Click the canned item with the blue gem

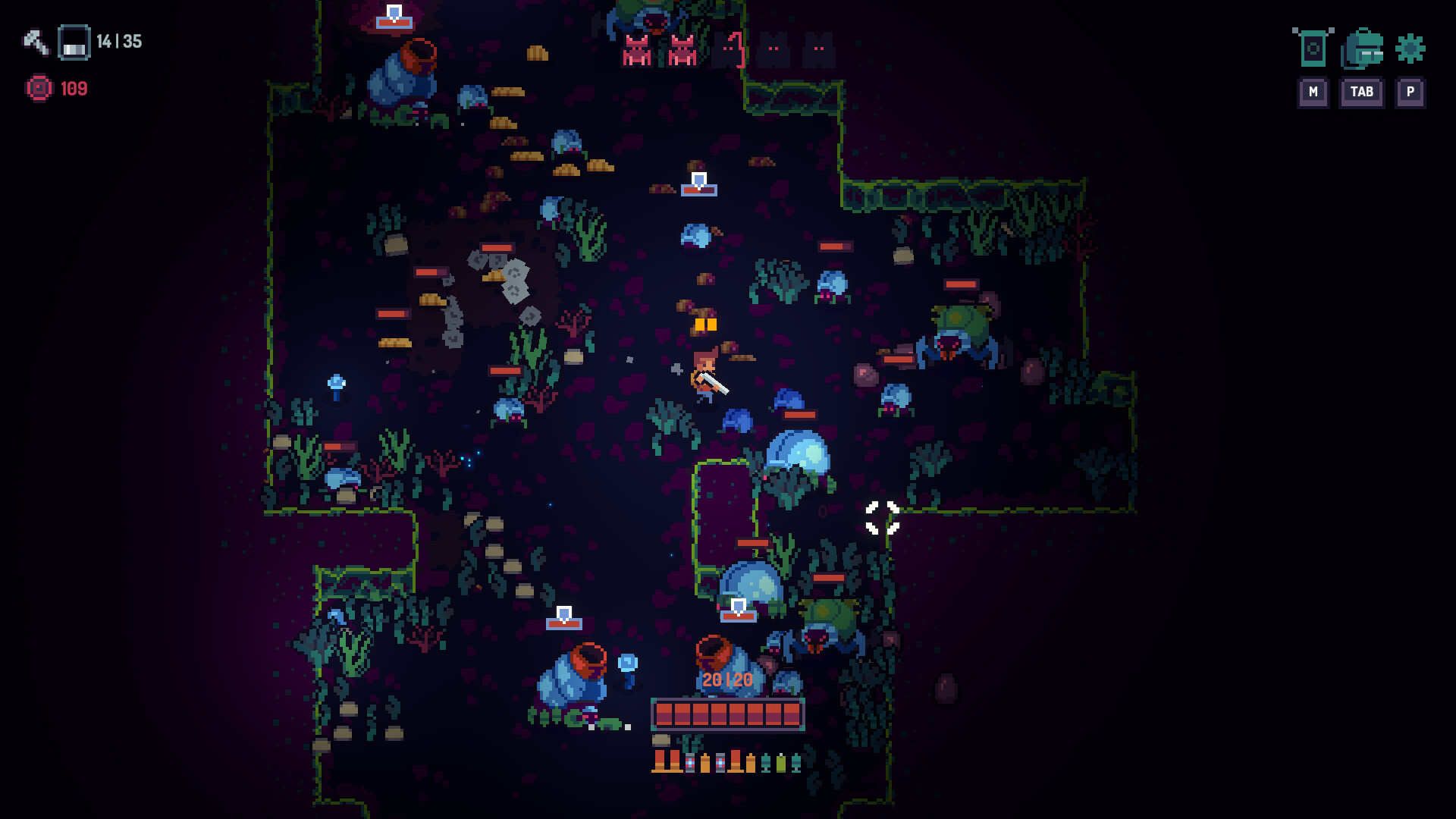(x=690, y=762)
